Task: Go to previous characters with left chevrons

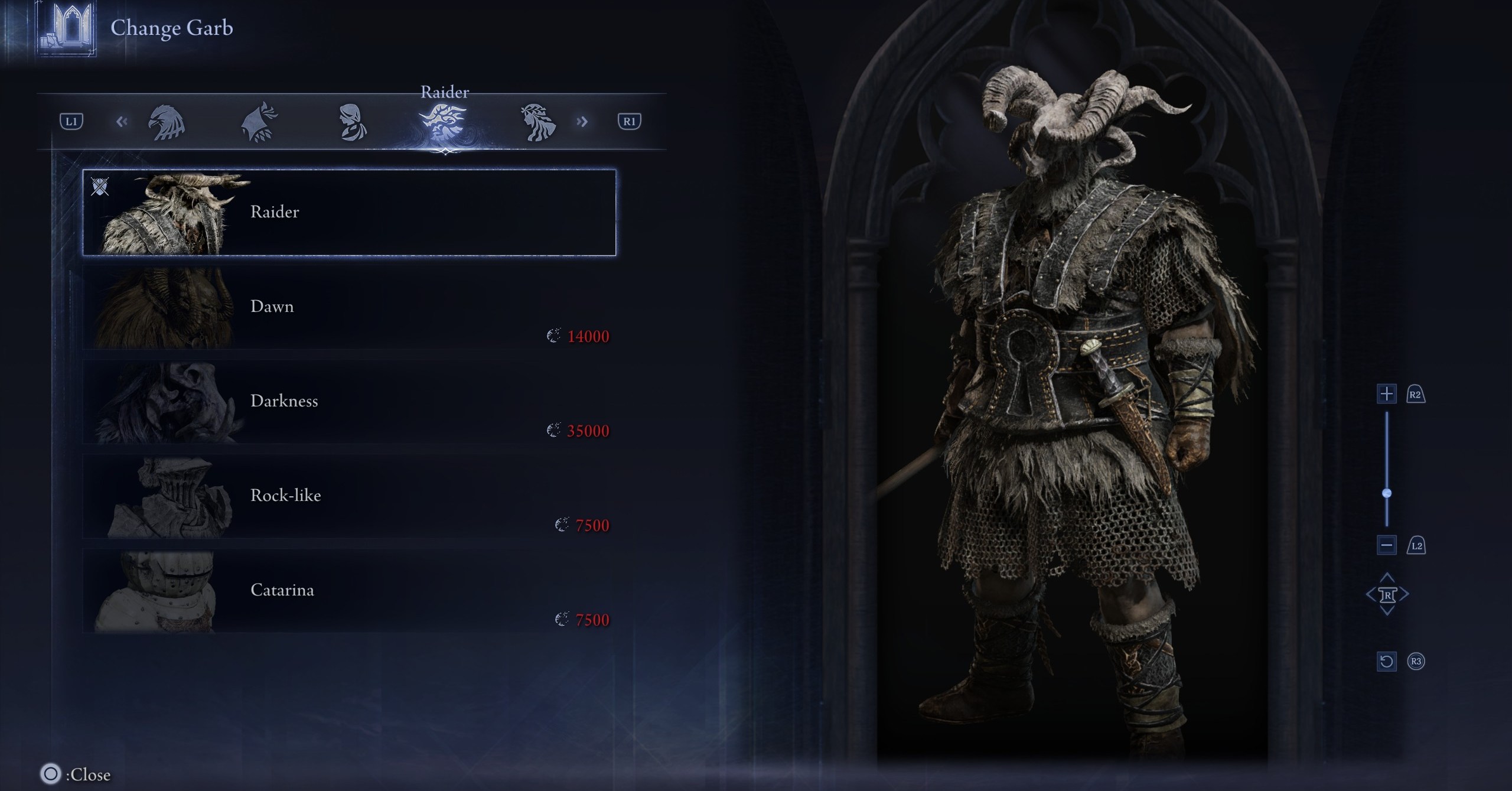Action: tap(122, 122)
